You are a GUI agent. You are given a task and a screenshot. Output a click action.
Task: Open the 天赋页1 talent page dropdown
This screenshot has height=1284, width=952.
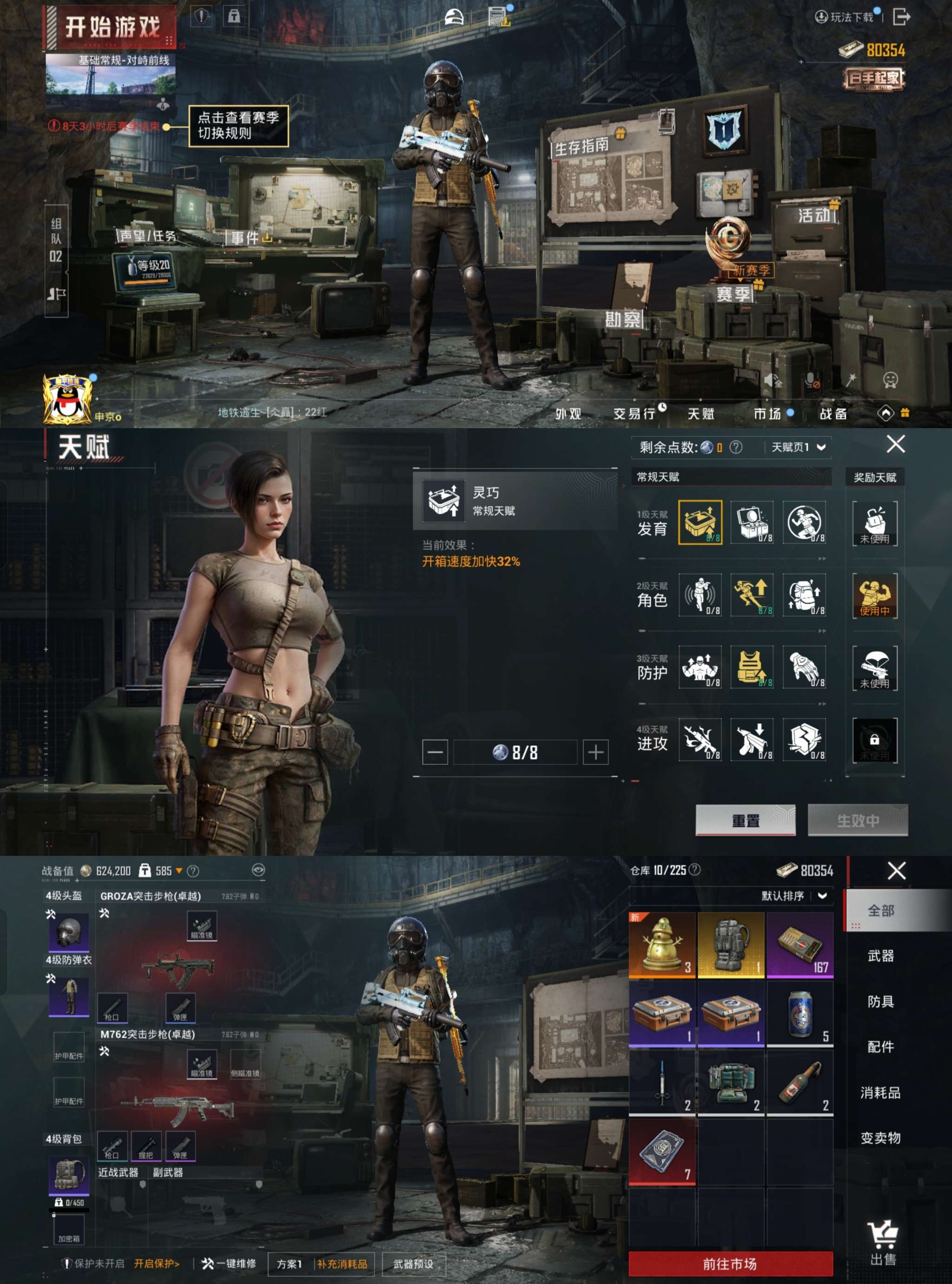pyautogui.click(x=798, y=447)
